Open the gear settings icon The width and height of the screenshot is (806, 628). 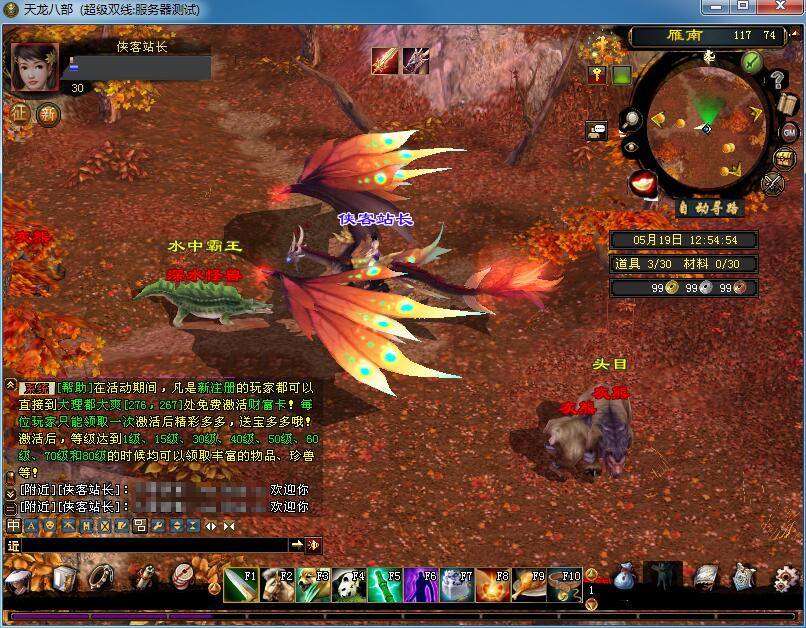click(786, 577)
